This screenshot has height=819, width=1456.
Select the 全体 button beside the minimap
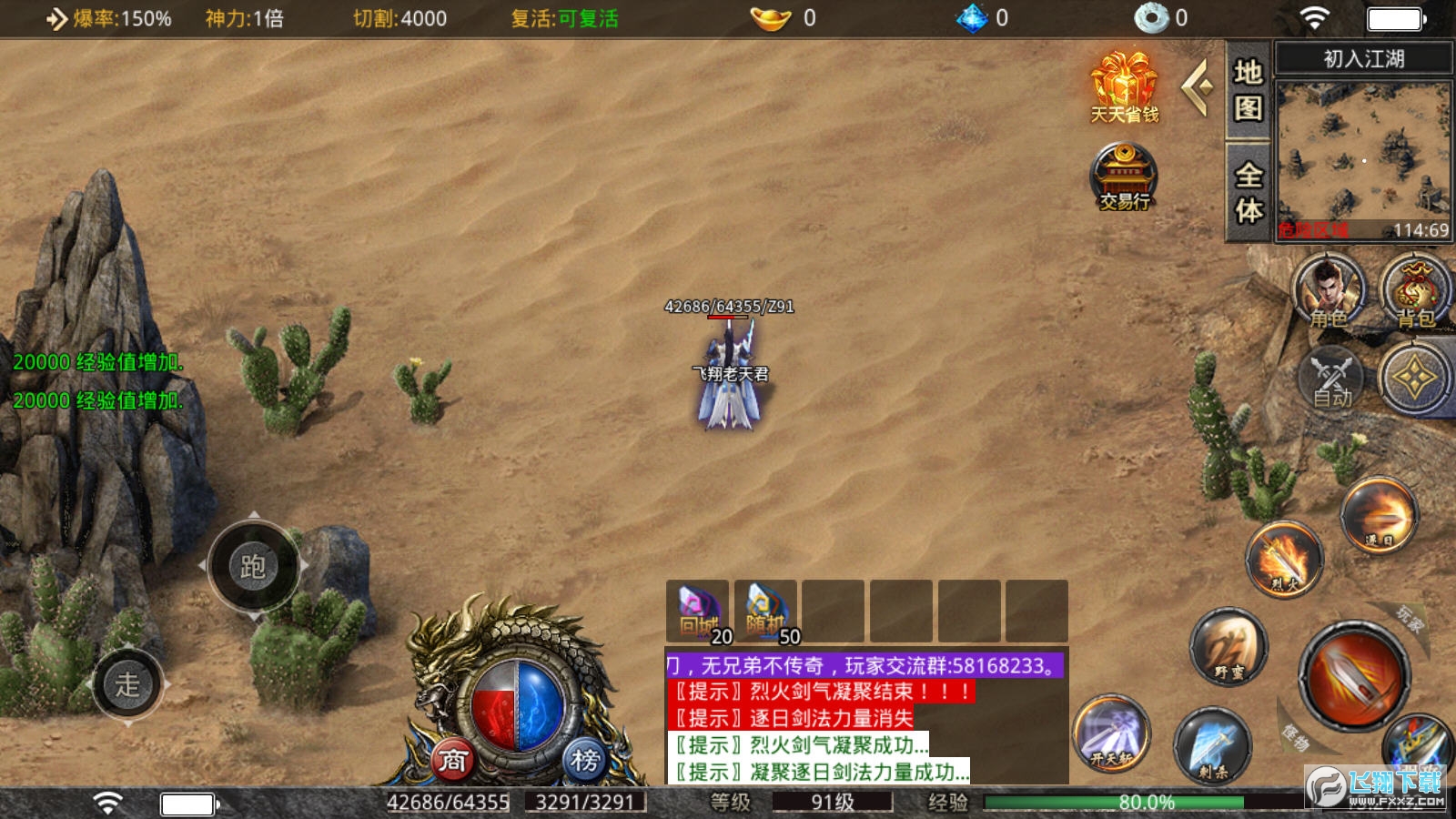pos(1248,192)
